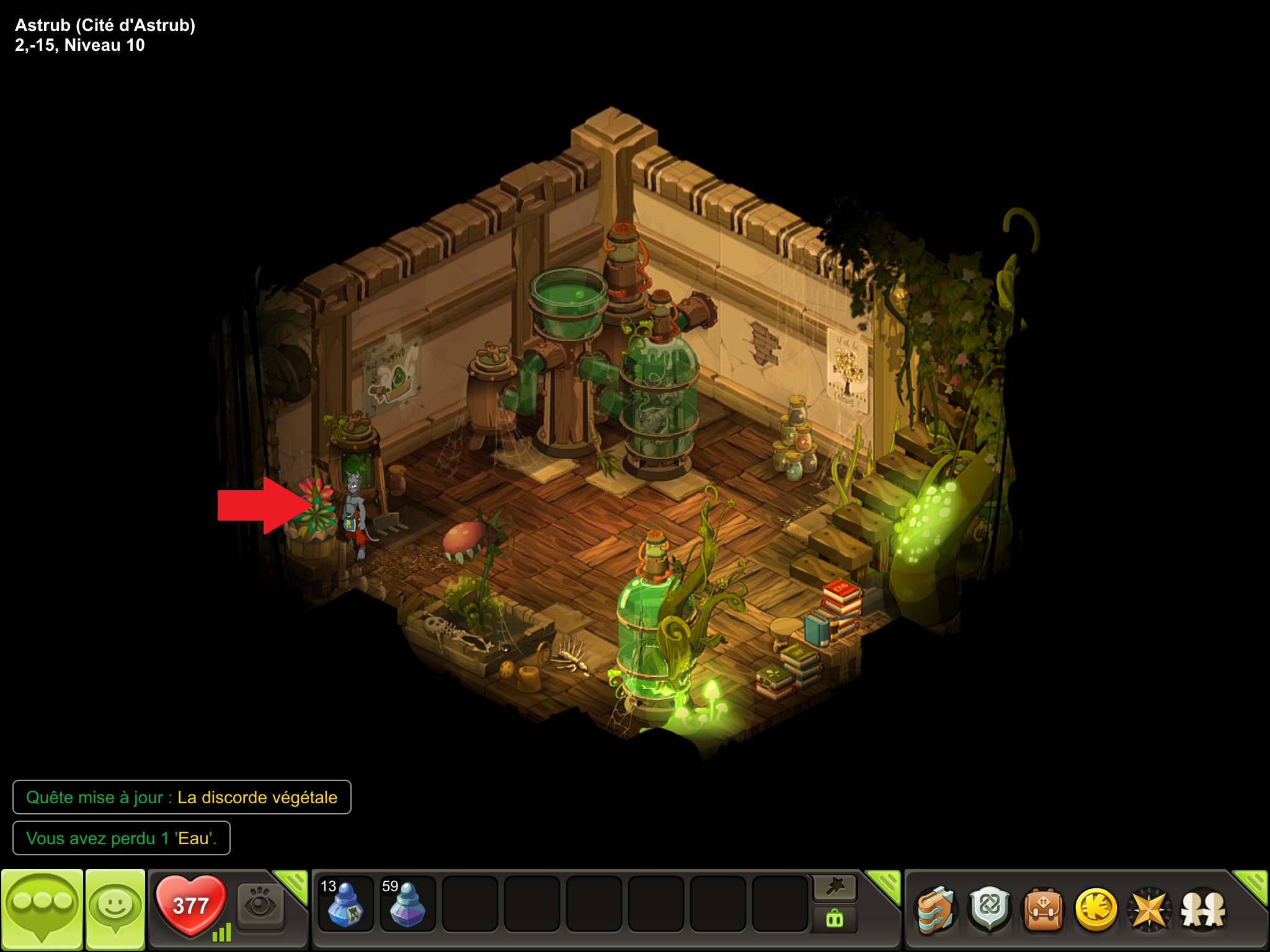Open the world map compass icon

1149,909
